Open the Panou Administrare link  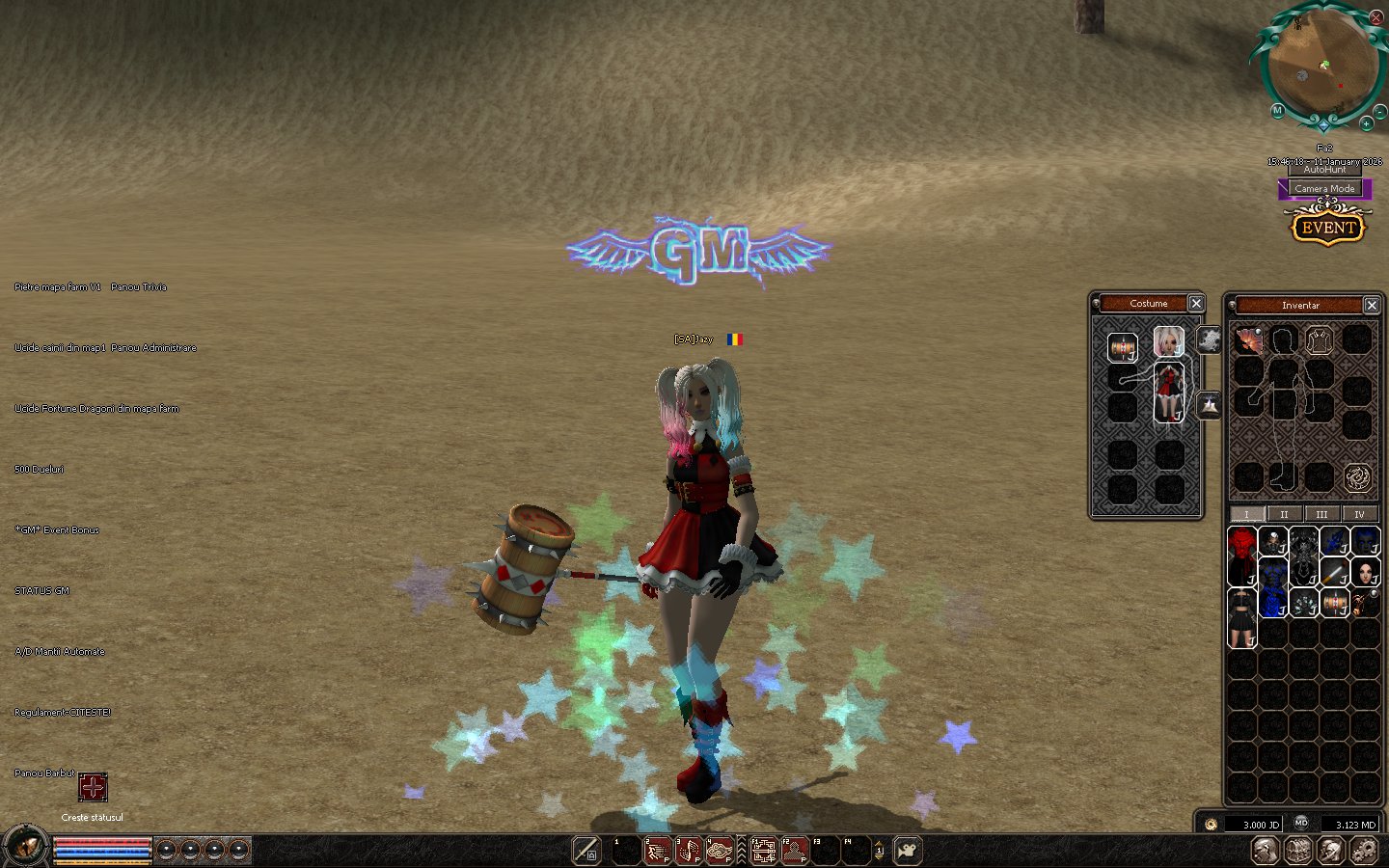[153, 348]
